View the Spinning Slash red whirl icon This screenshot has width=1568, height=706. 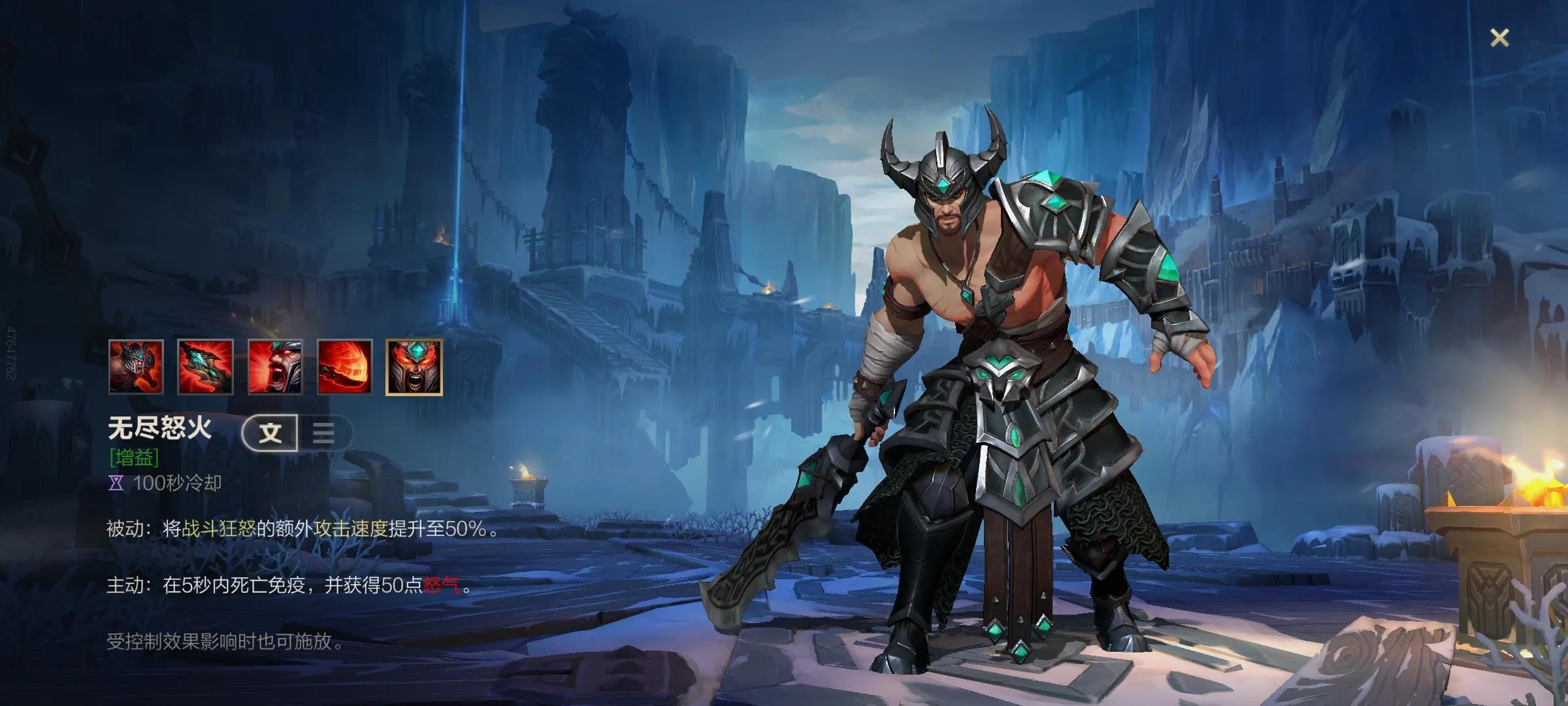(344, 367)
